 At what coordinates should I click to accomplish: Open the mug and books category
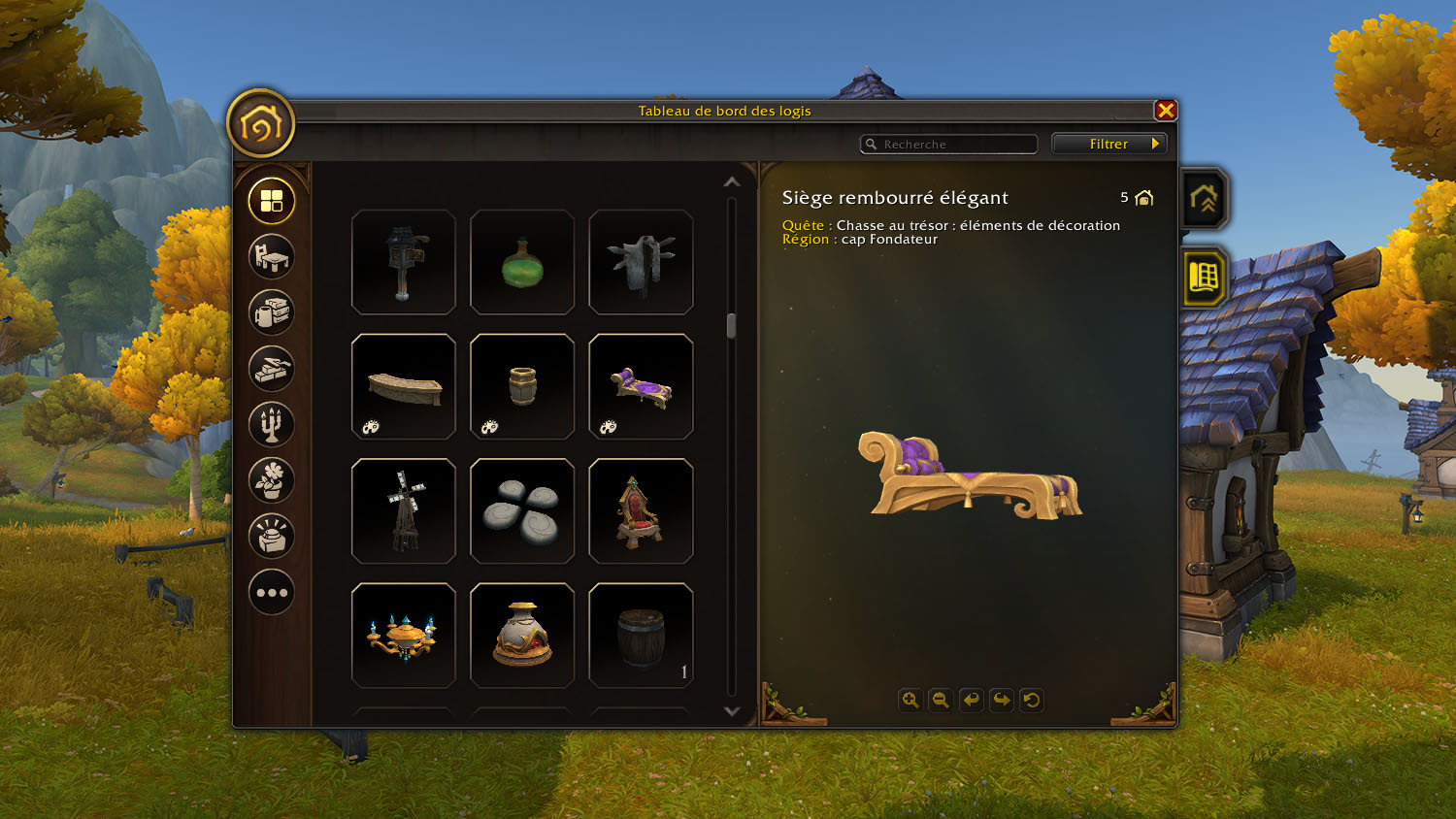click(272, 312)
